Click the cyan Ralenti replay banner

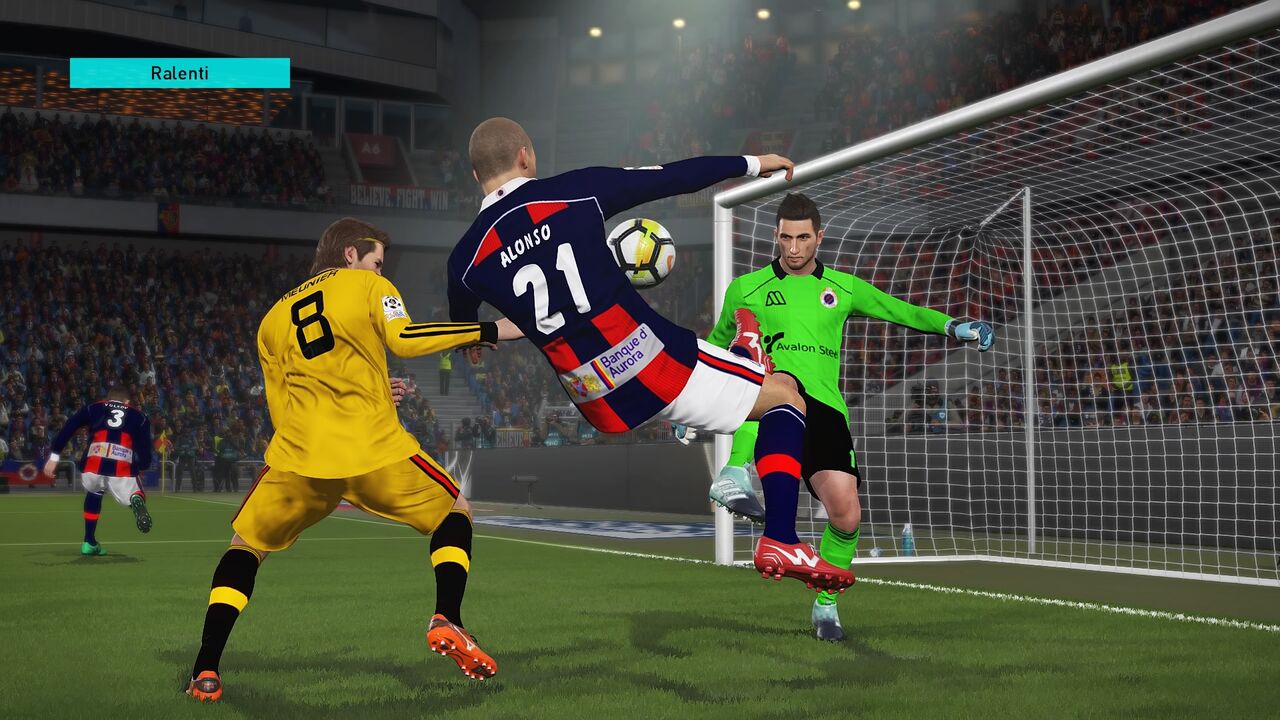point(180,73)
